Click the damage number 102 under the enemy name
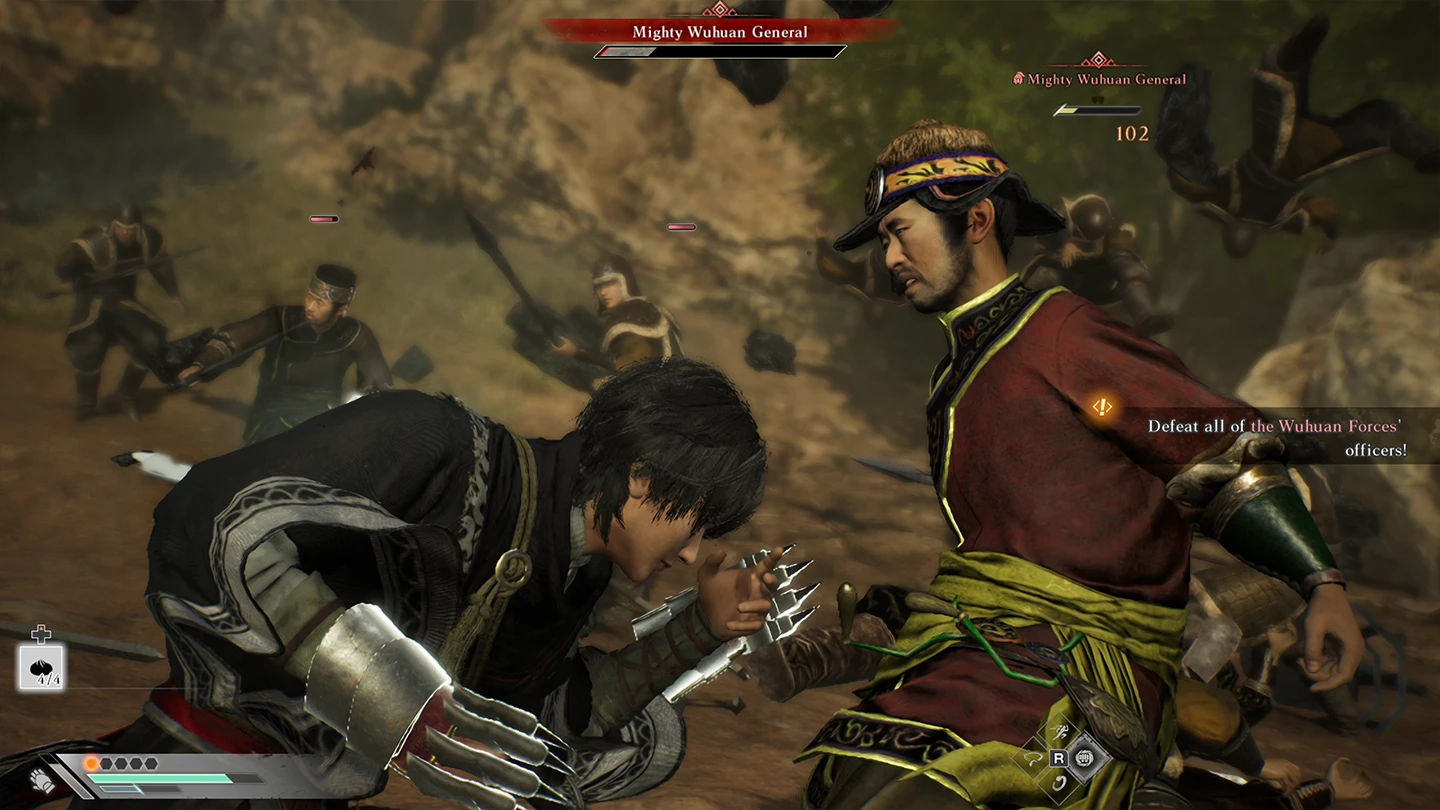 1132,134
